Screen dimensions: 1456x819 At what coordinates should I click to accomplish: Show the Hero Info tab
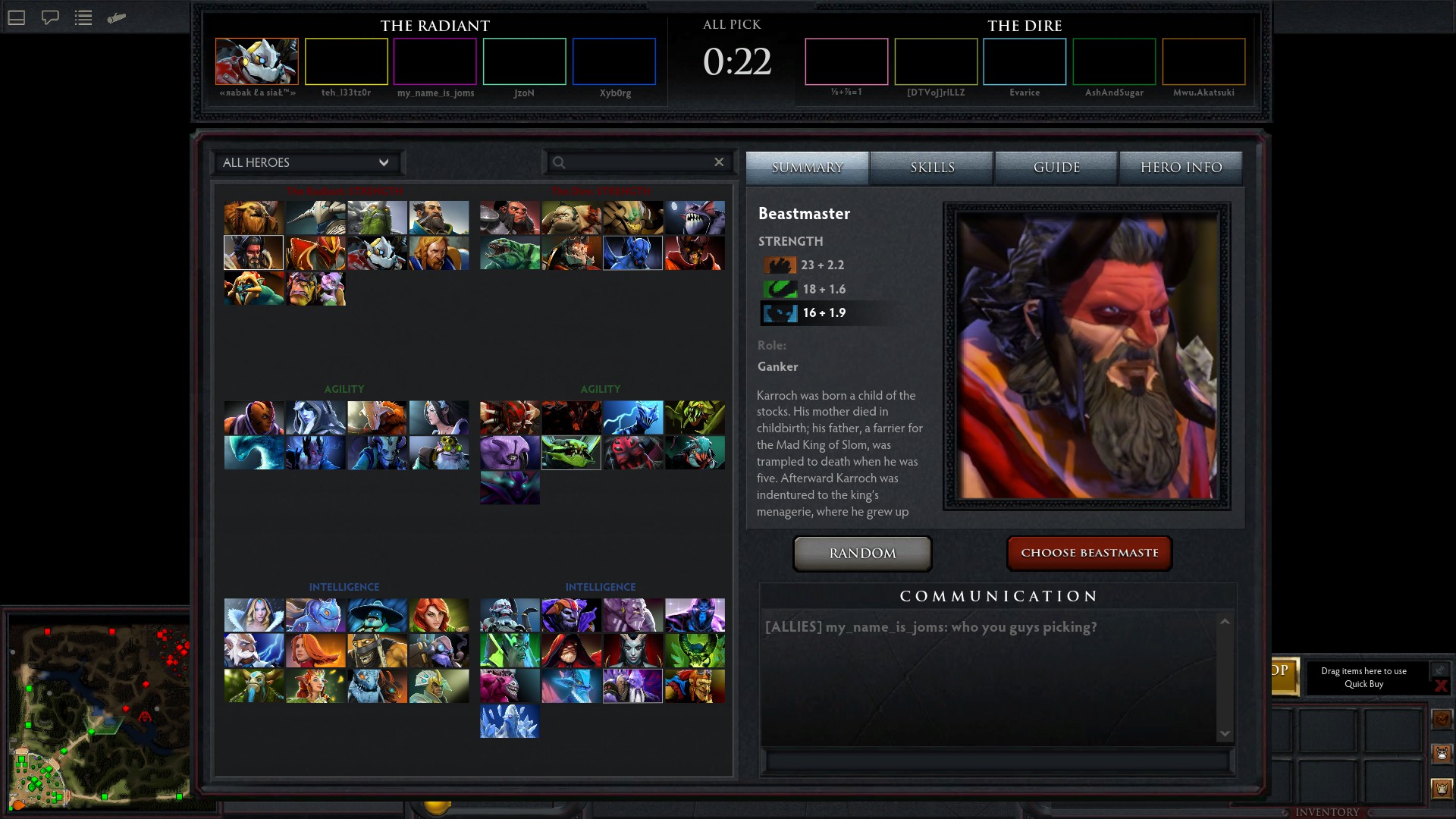[x=1181, y=168]
